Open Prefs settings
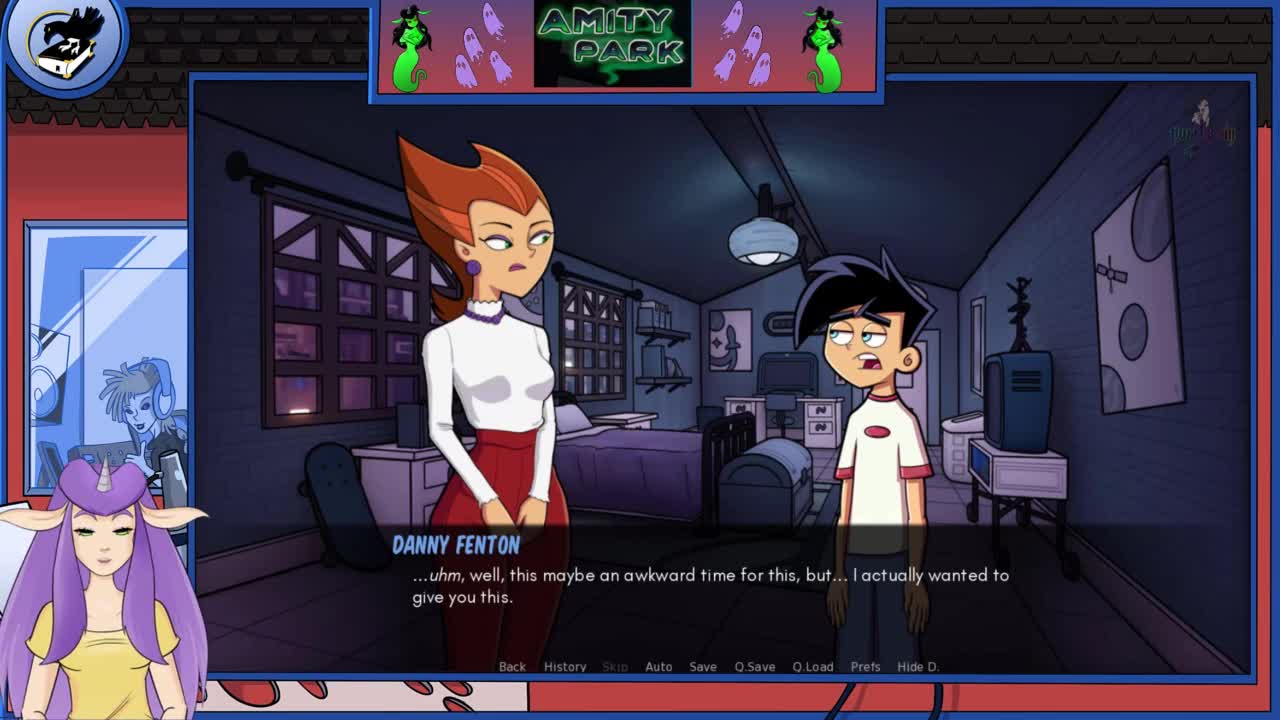The image size is (1280, 720). (x=865, y=667)
